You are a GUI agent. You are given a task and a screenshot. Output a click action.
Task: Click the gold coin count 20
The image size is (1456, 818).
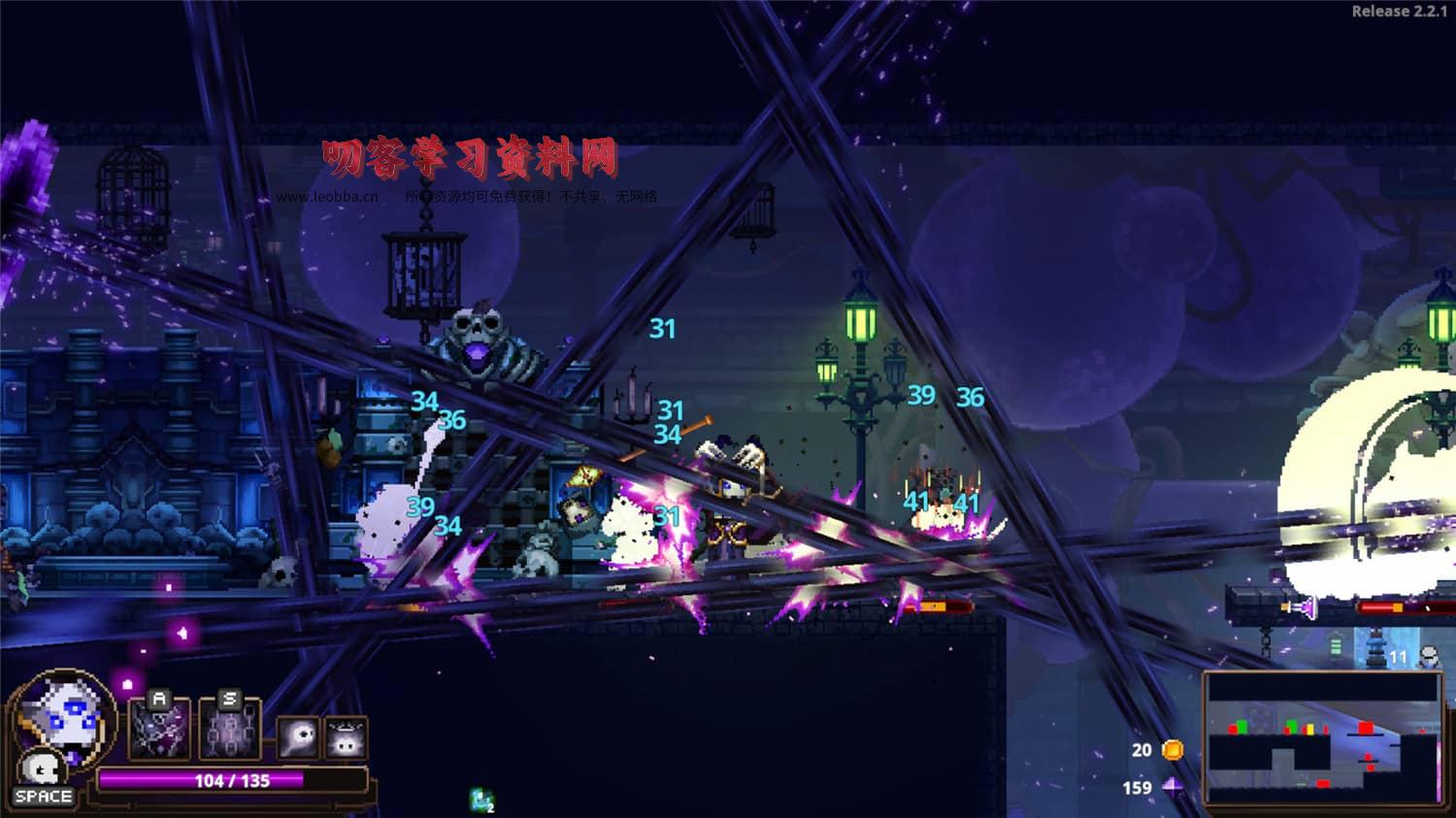1142,749
